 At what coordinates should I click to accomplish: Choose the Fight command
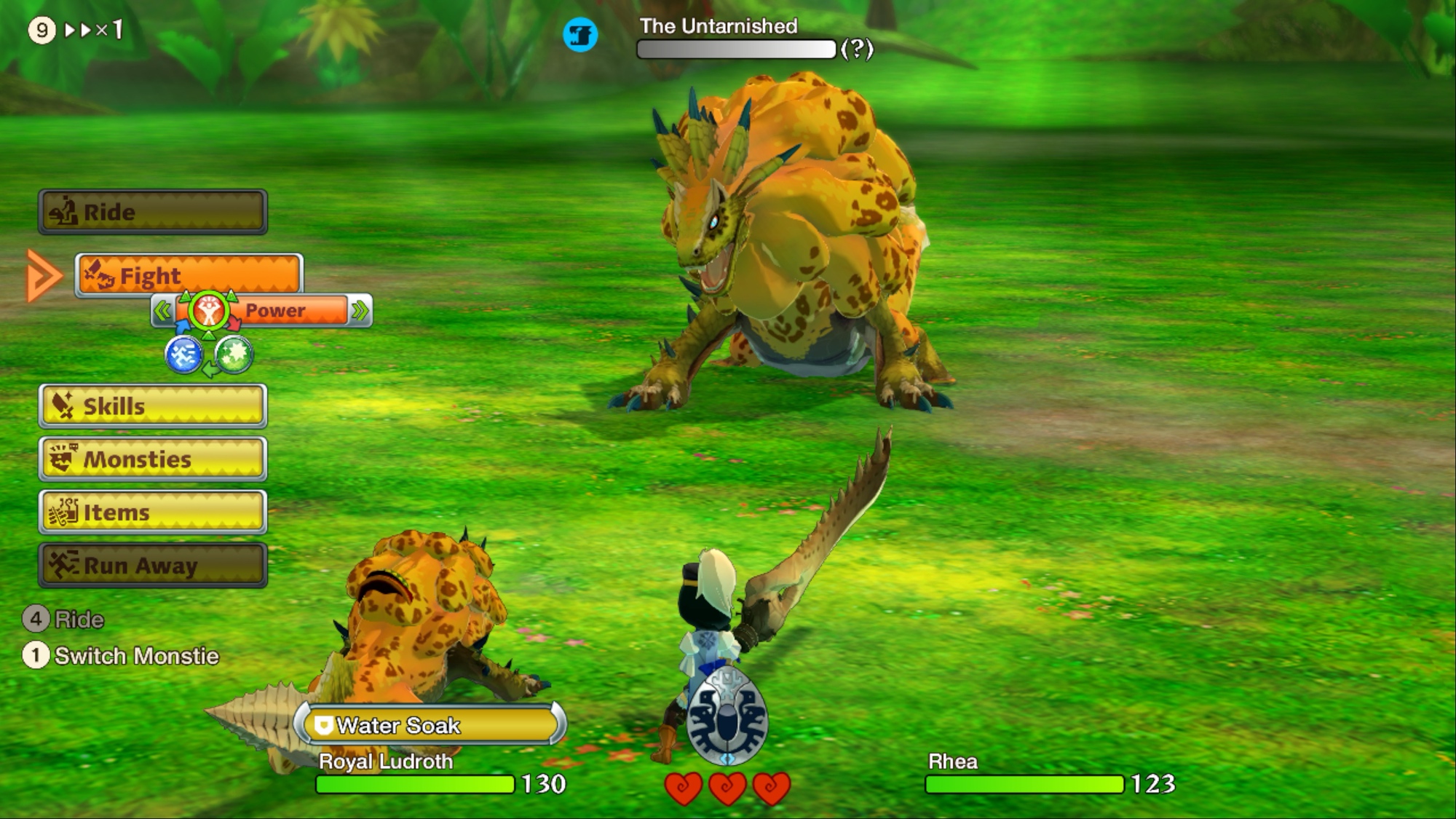pyautogui.click(x=189, y=276)
